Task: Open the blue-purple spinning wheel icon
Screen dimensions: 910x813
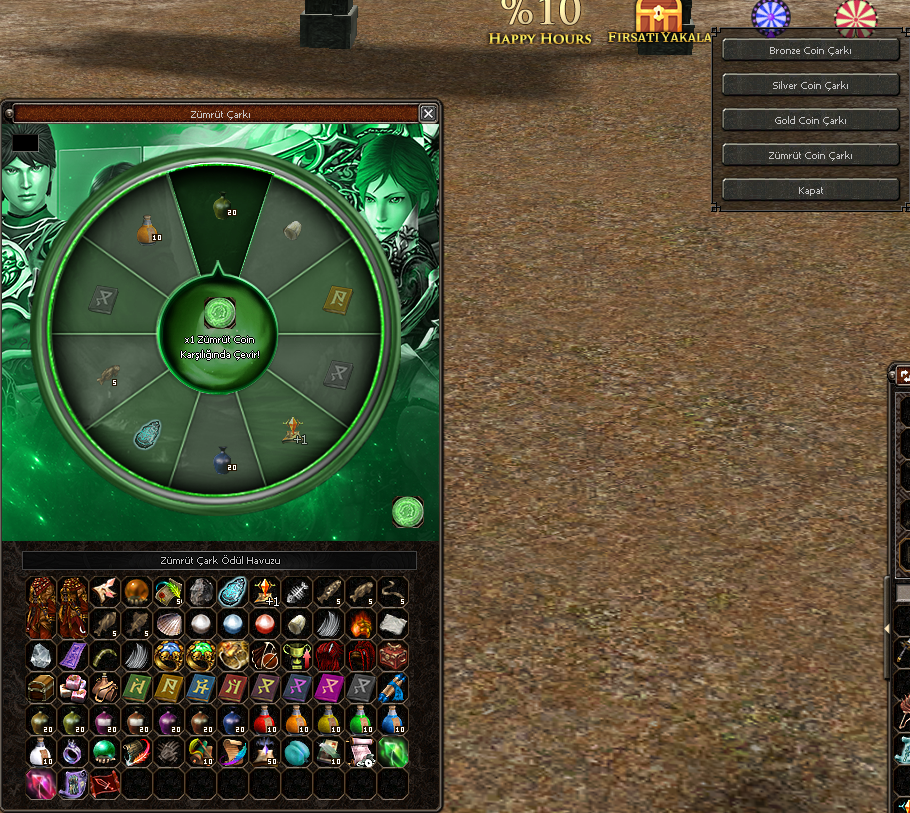Action: [771, 17]
